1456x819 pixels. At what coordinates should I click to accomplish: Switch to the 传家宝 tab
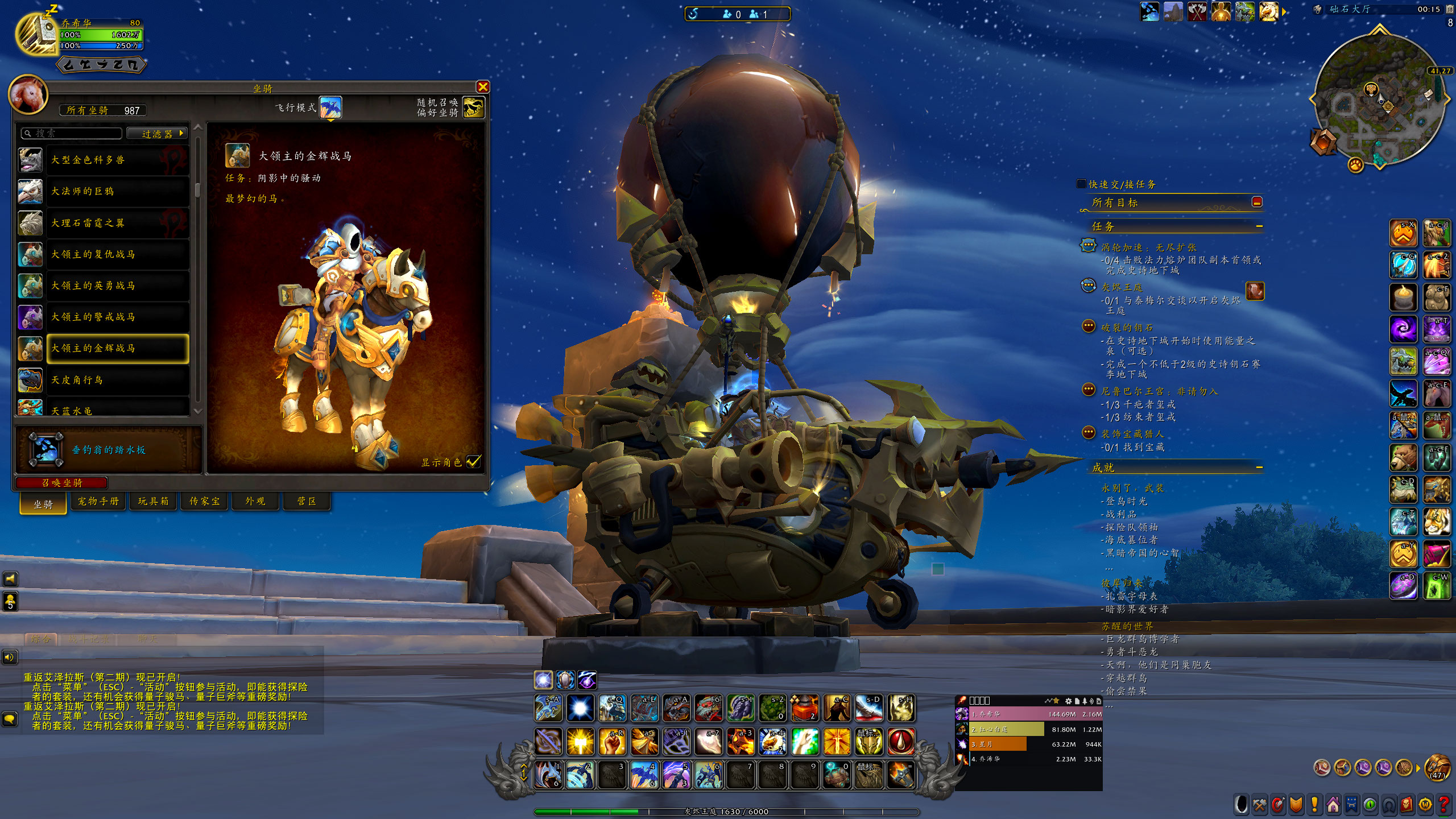[x=204, y=501]
